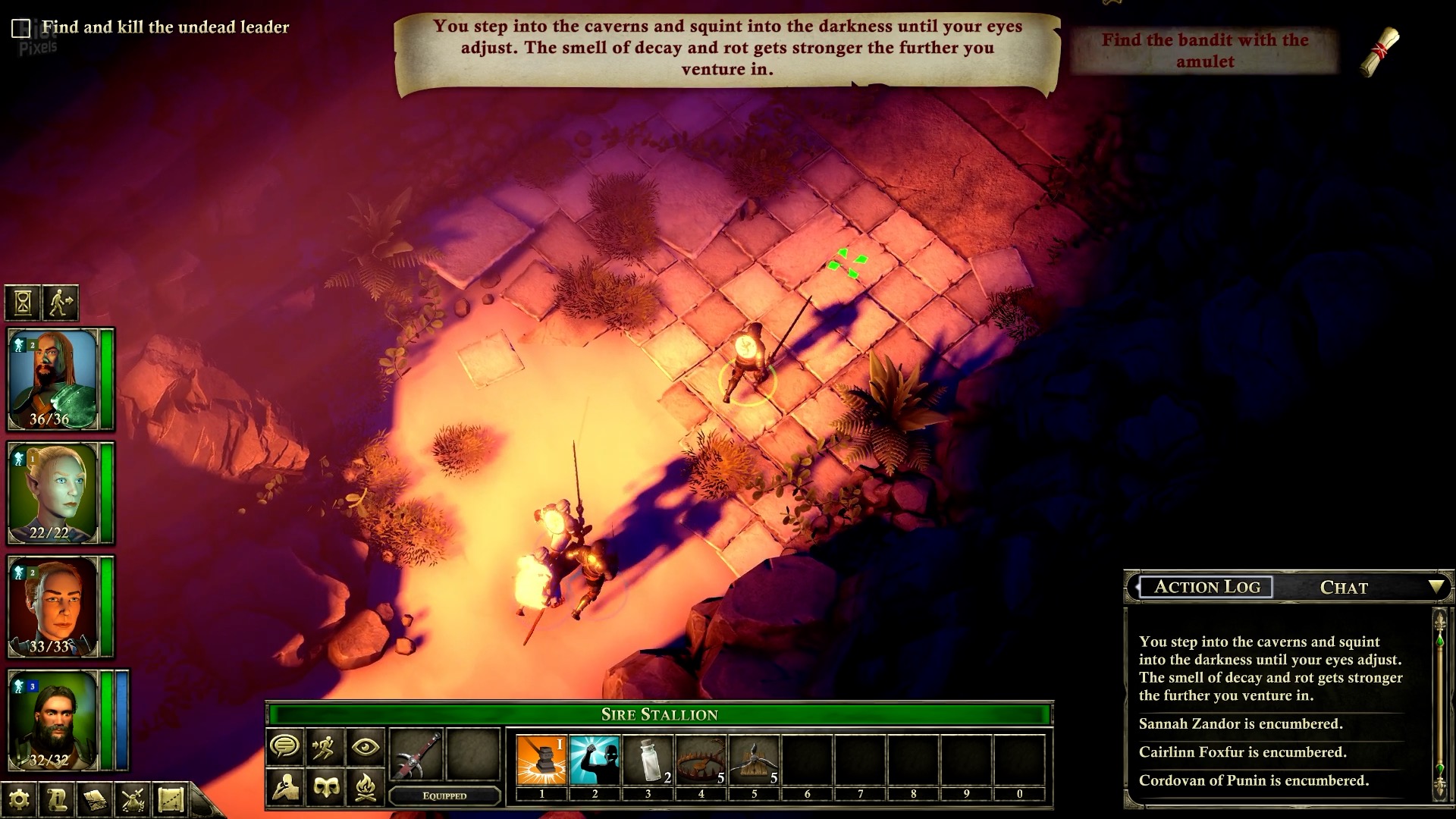Image resolution: width=1456 pixels, height=819 pixels.
Task: Toggle the walking figure movement mode
Action: pos(60,303)
